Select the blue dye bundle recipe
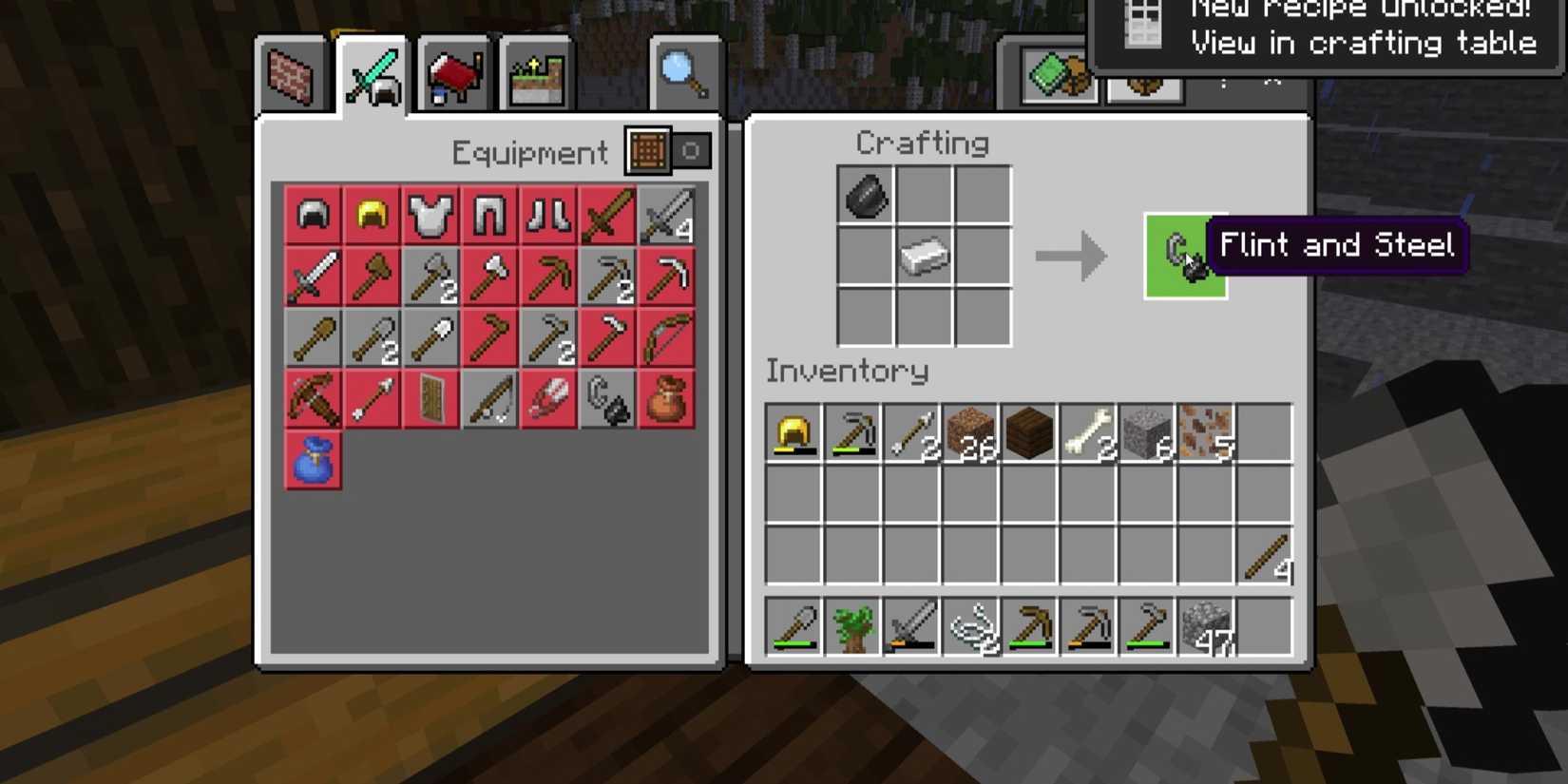Image resolution: width=1568 pixels, height=784 pixels. [313, 461]
